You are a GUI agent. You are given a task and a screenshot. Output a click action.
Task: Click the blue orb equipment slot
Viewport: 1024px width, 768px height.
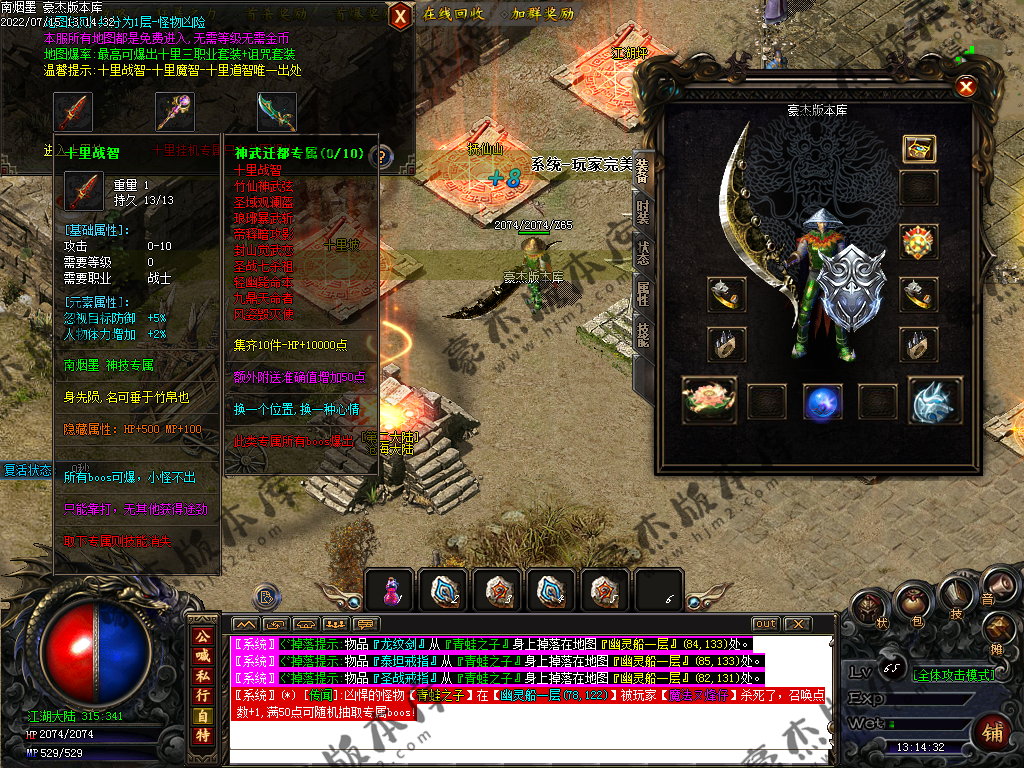coord(823,401)
